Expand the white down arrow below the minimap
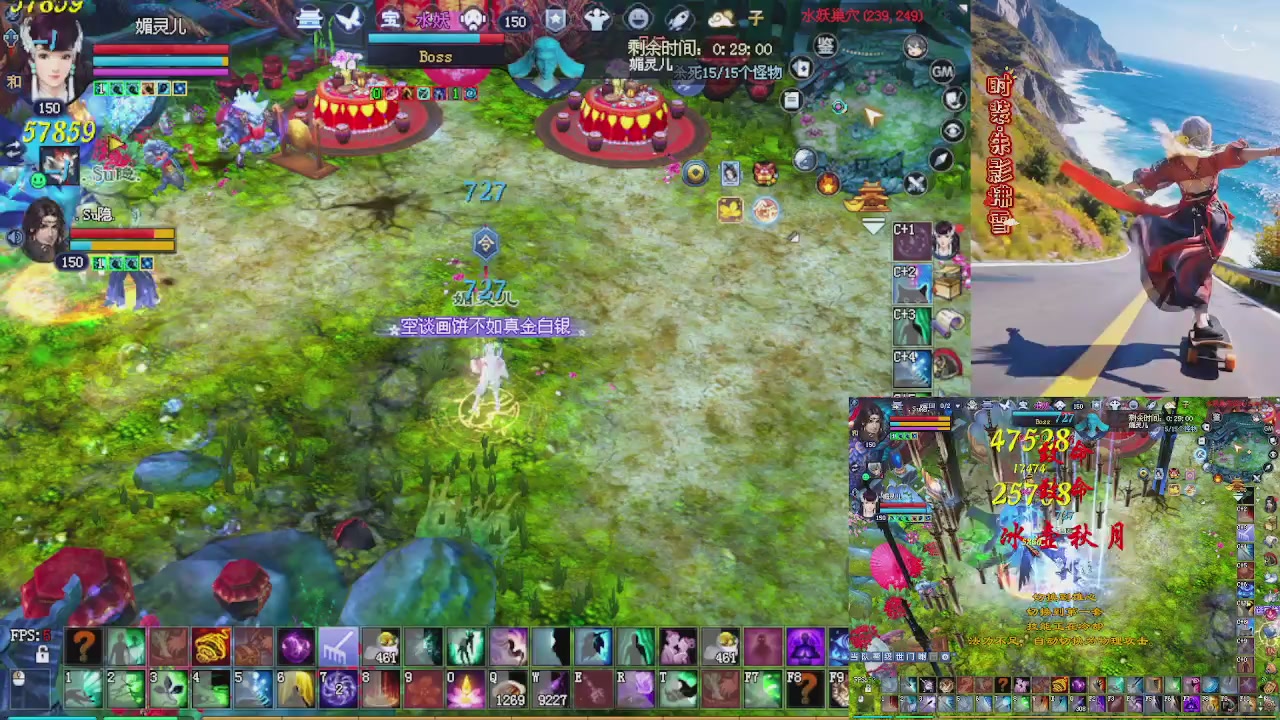Image resolution: width=1280 pixels, height=720 pixels. point(872,227)
